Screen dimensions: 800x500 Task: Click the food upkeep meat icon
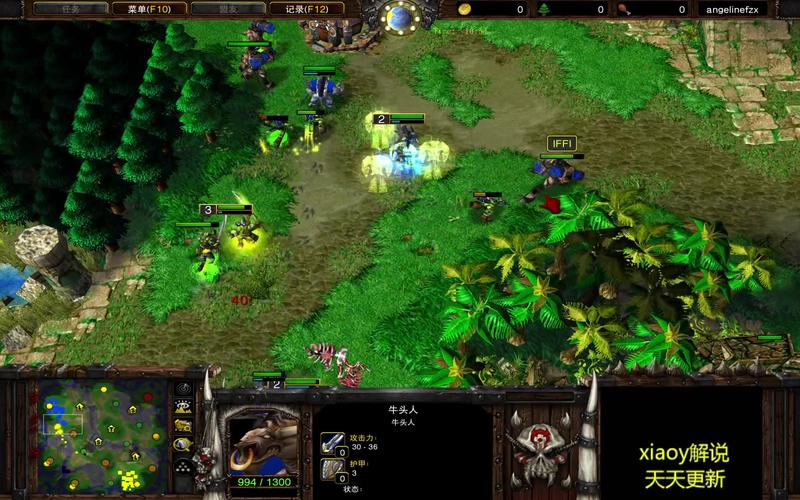(624, 9)
